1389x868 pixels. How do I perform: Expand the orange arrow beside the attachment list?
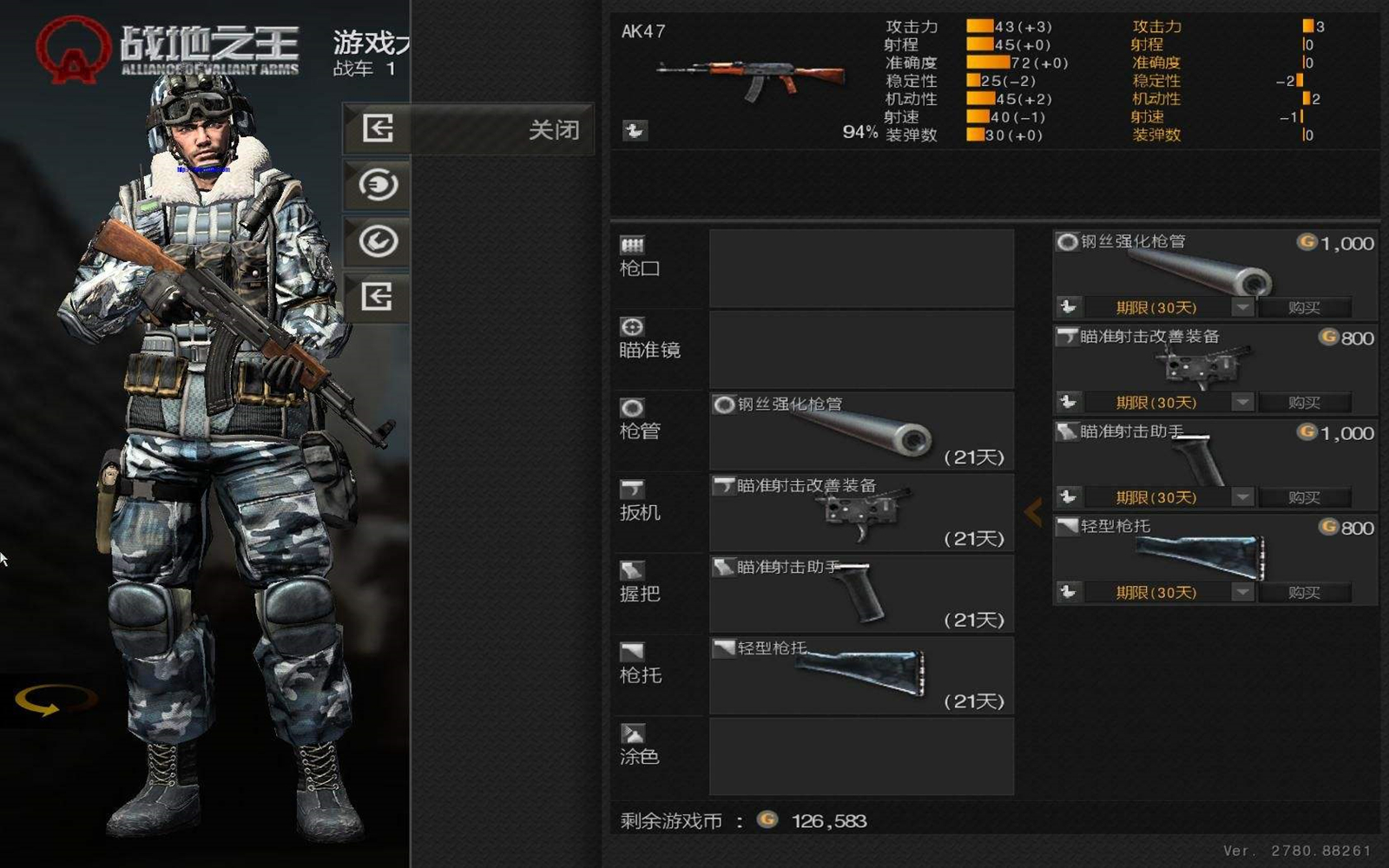[1035, 512]
